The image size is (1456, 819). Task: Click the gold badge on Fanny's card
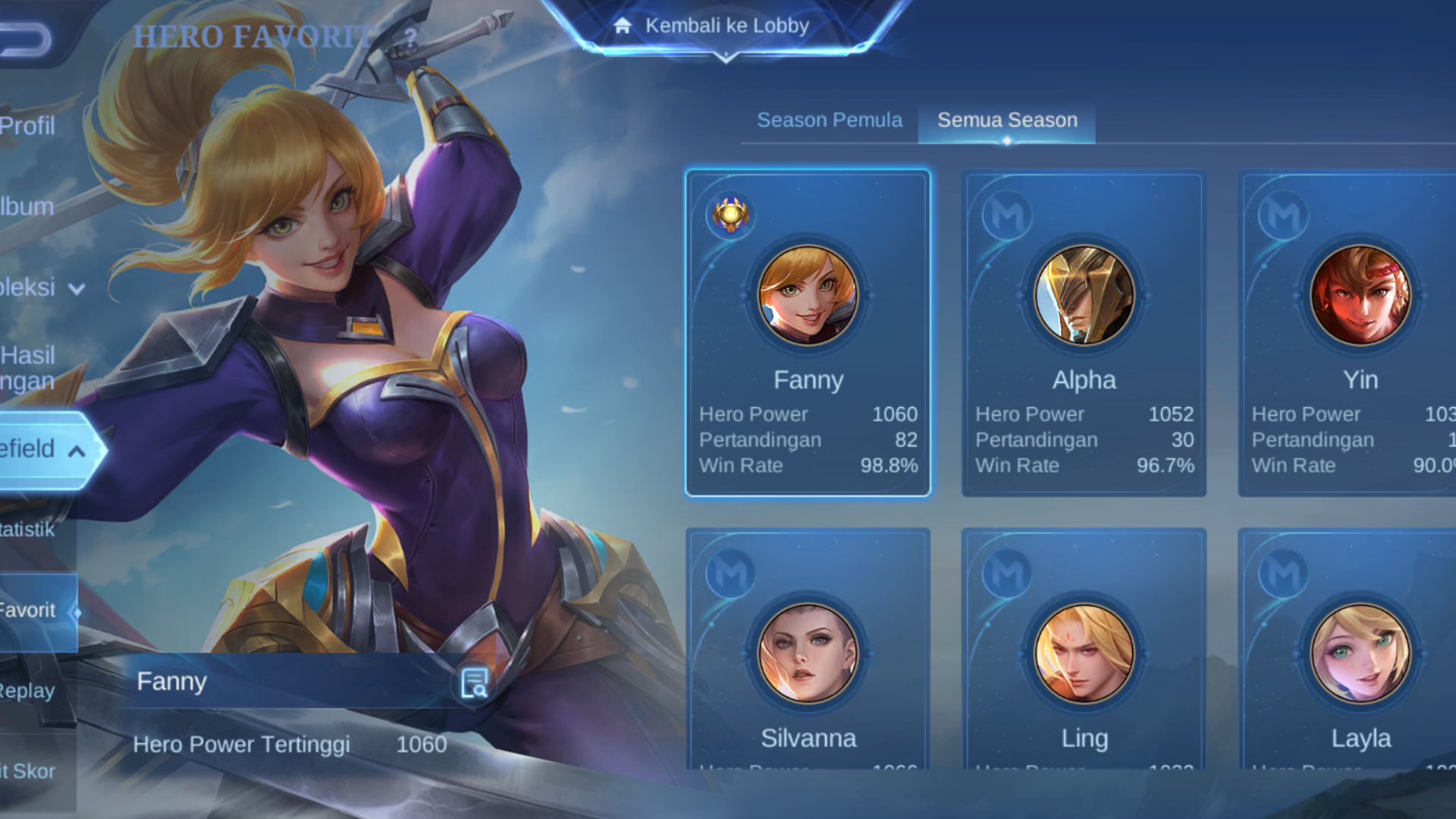pos(730,215)
